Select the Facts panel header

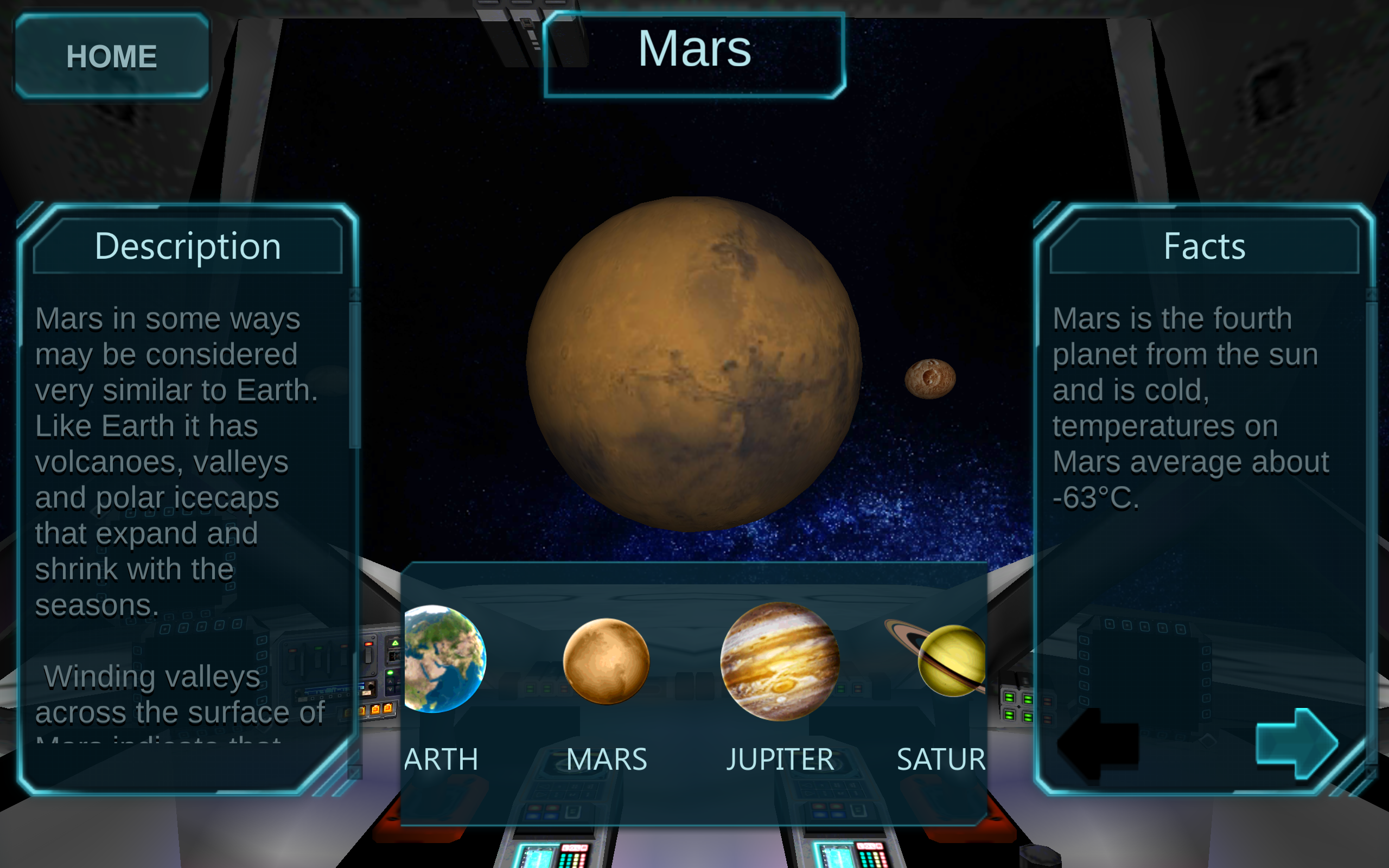click(1203, 246)
